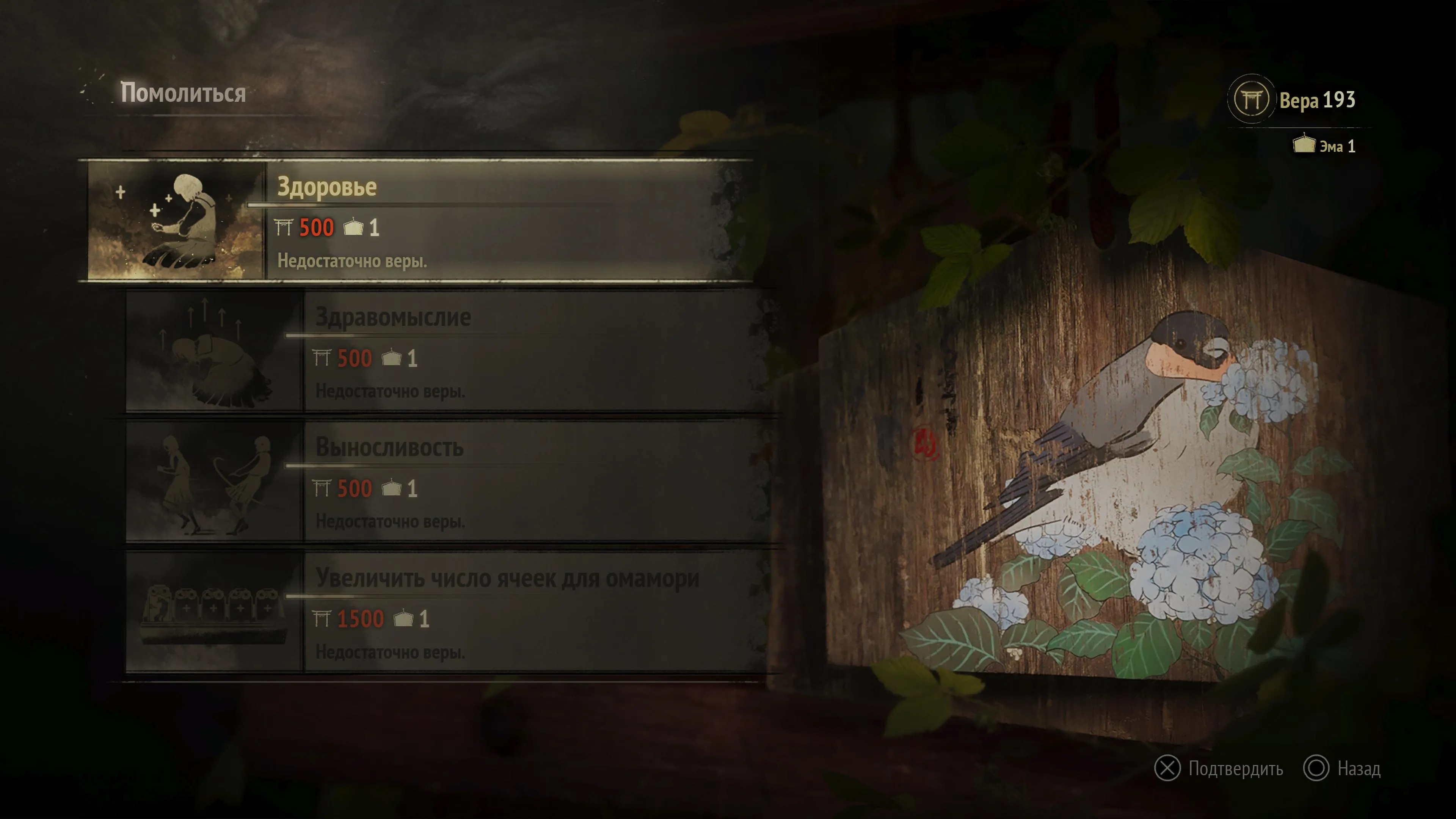
Task: Click the two running girls stamina thumbnail
Action: [x=213, y=483]
